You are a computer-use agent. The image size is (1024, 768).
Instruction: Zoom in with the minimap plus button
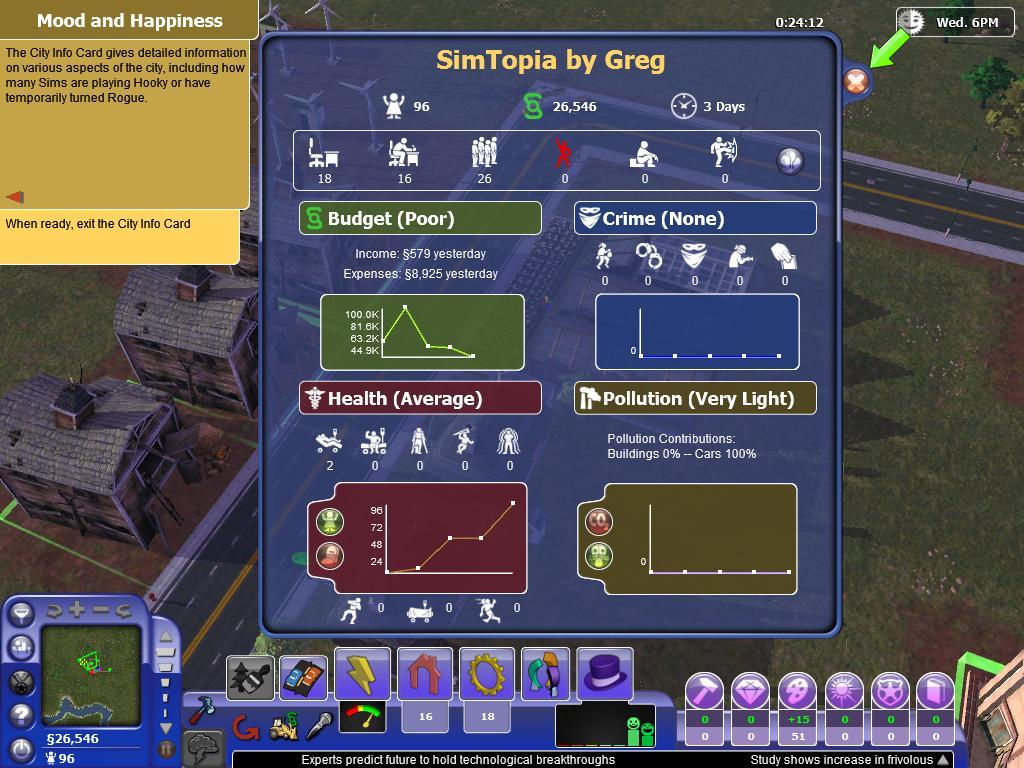click(77, 609)
